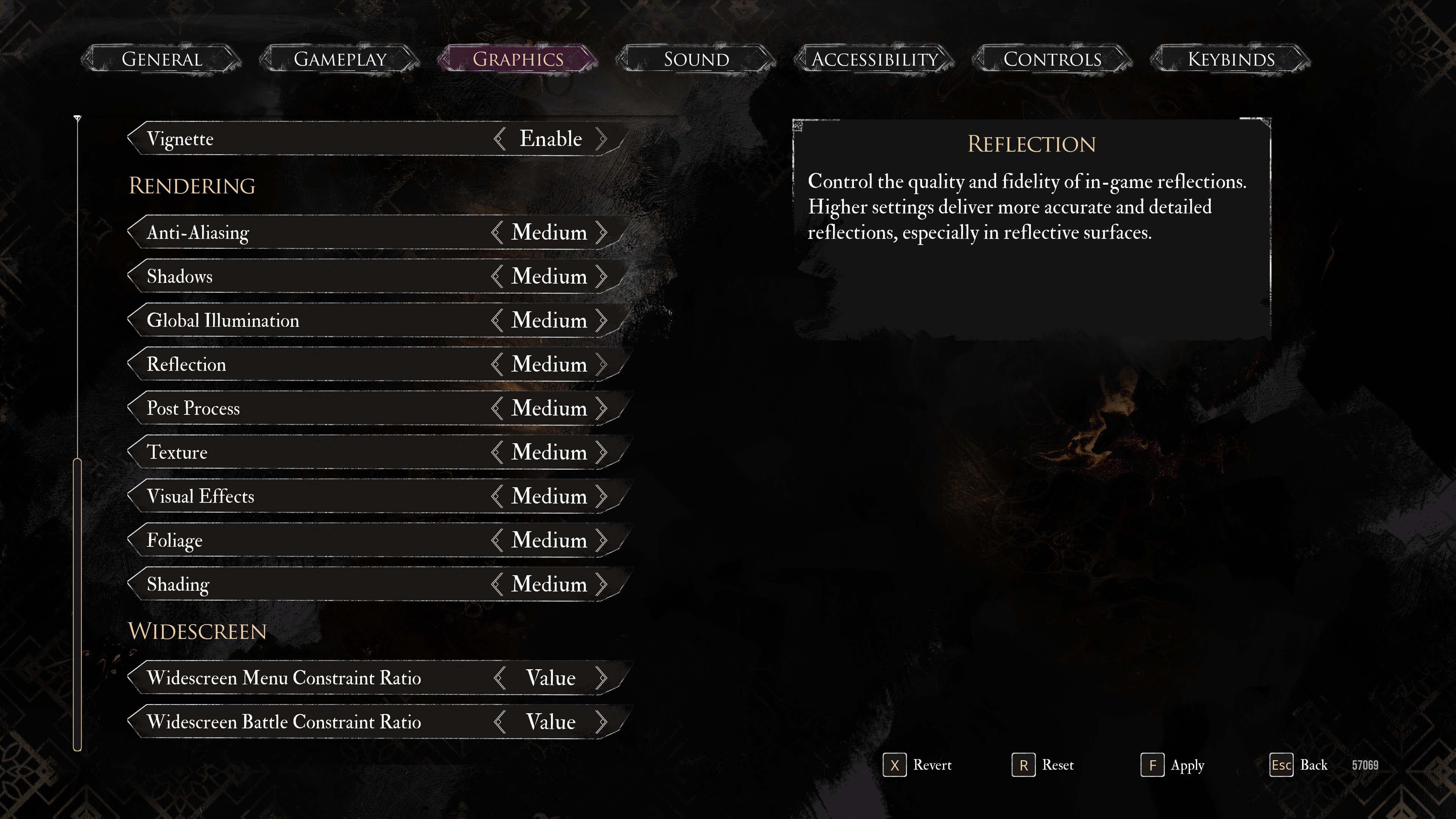Increase Visual Effects quality
The height and width of the screenshot is (819, 1456).
point(601,496)
